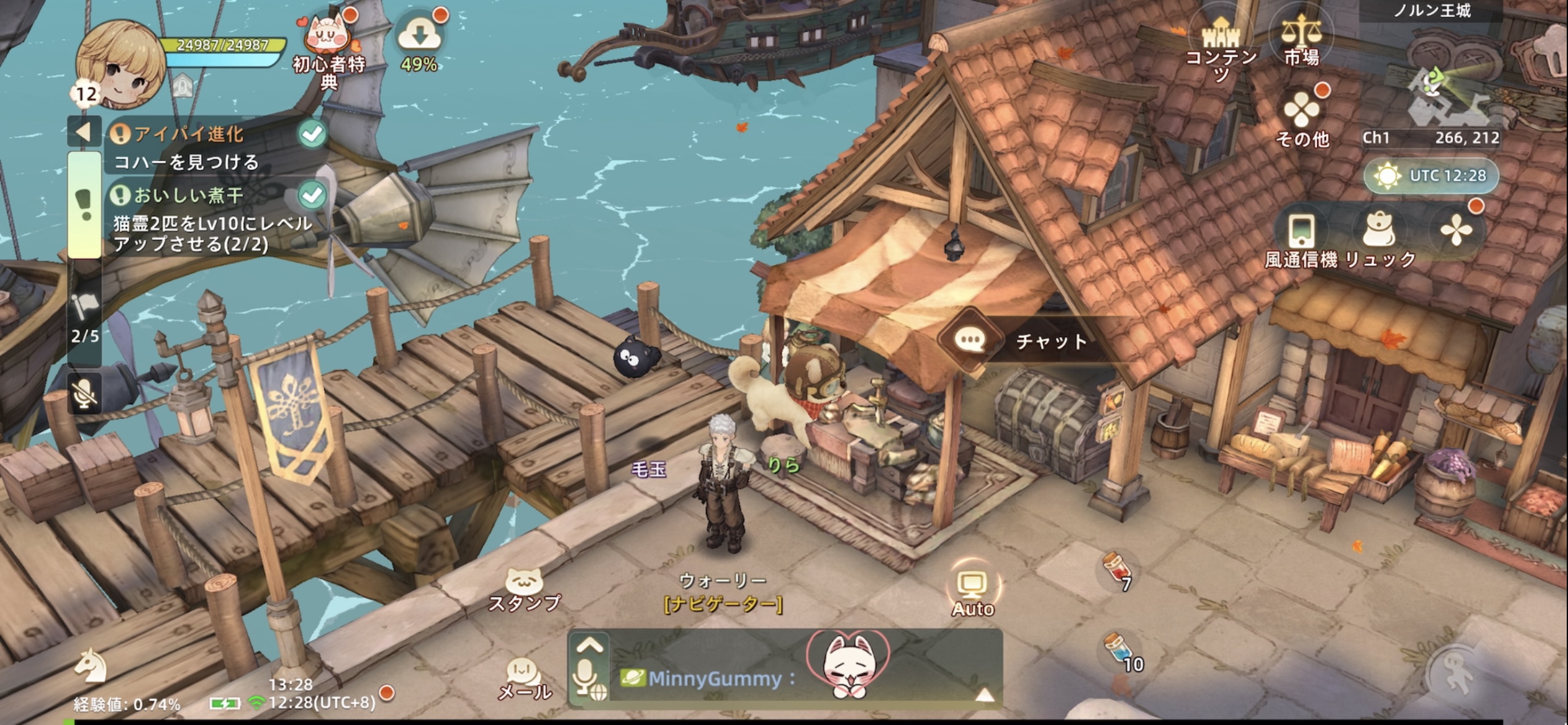
Task: Collapse the quest tracker with the arrow
Action: tap(84, 131)
